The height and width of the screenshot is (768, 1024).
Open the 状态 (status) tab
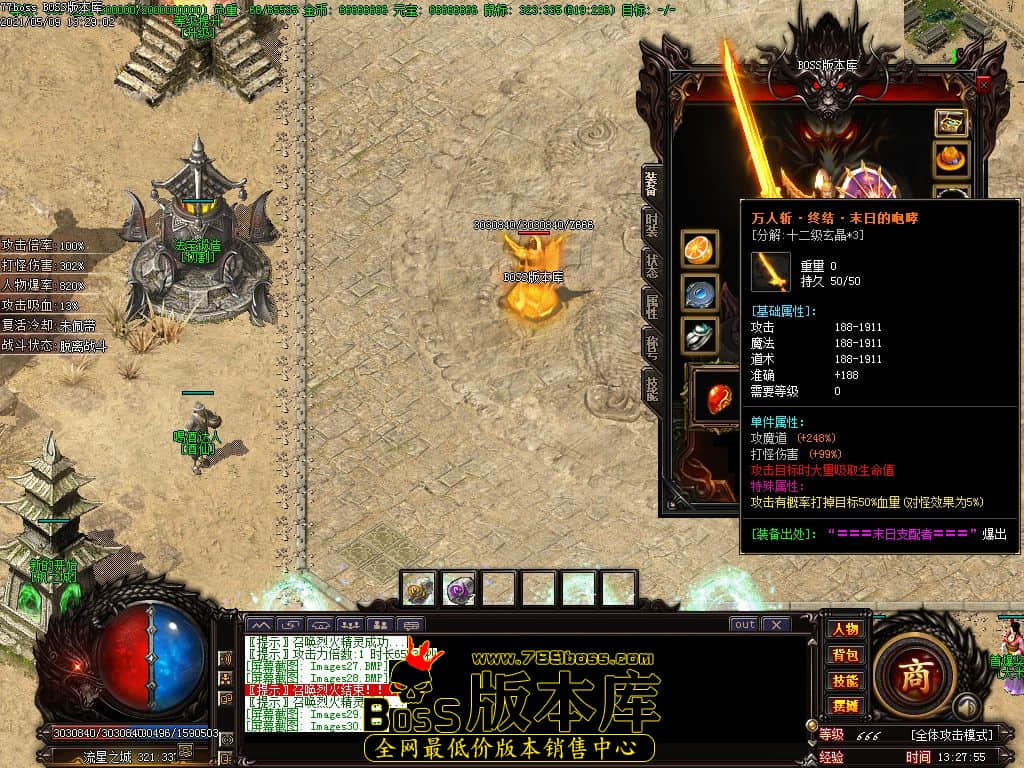pos(652,264)
